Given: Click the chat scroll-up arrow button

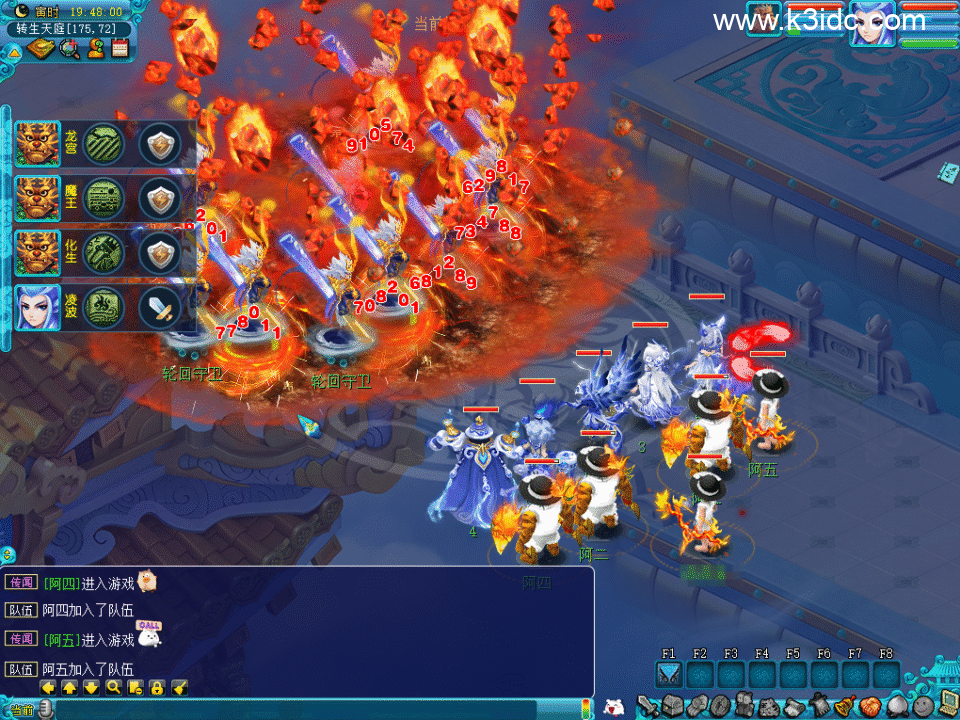Looking at the screenshot, I should pyautogui.click(x=69, y=688).
